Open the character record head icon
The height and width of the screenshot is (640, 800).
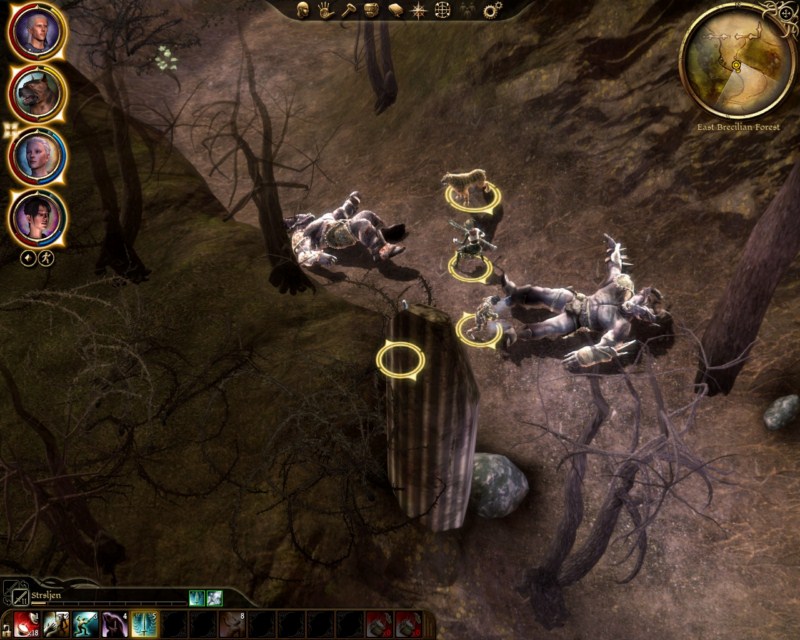(x=303, y=10)
